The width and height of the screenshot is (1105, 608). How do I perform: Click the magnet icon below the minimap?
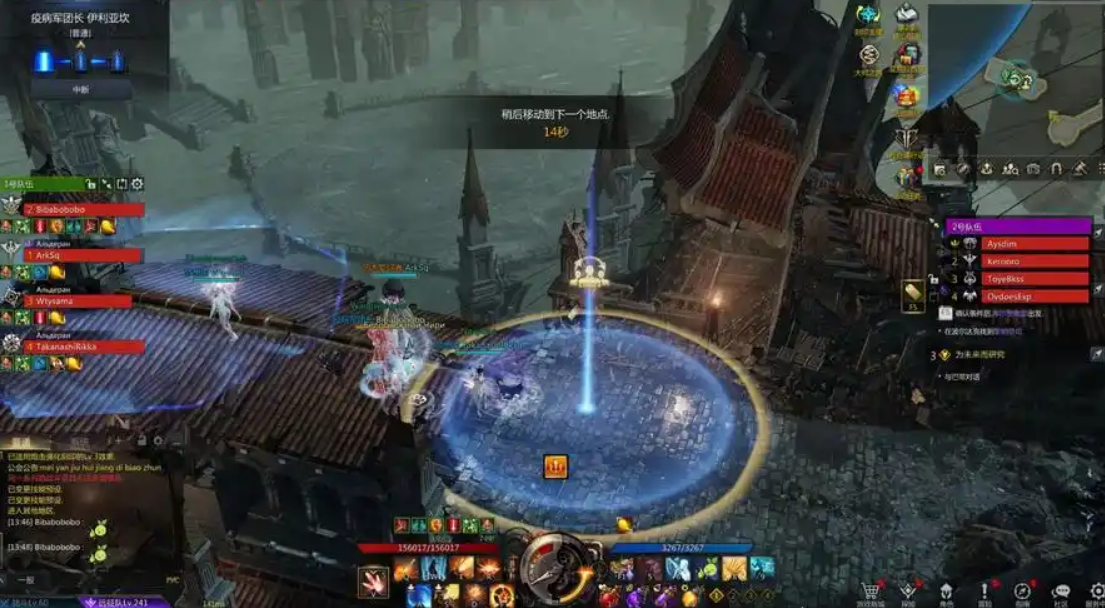[x=1055, y=169]
